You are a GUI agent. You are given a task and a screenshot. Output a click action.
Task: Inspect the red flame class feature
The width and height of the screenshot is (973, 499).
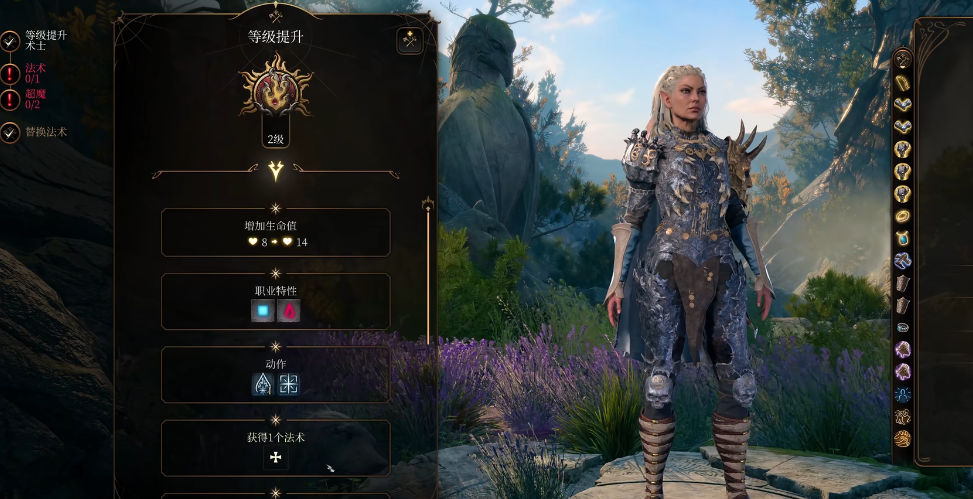tap(289, 311)
